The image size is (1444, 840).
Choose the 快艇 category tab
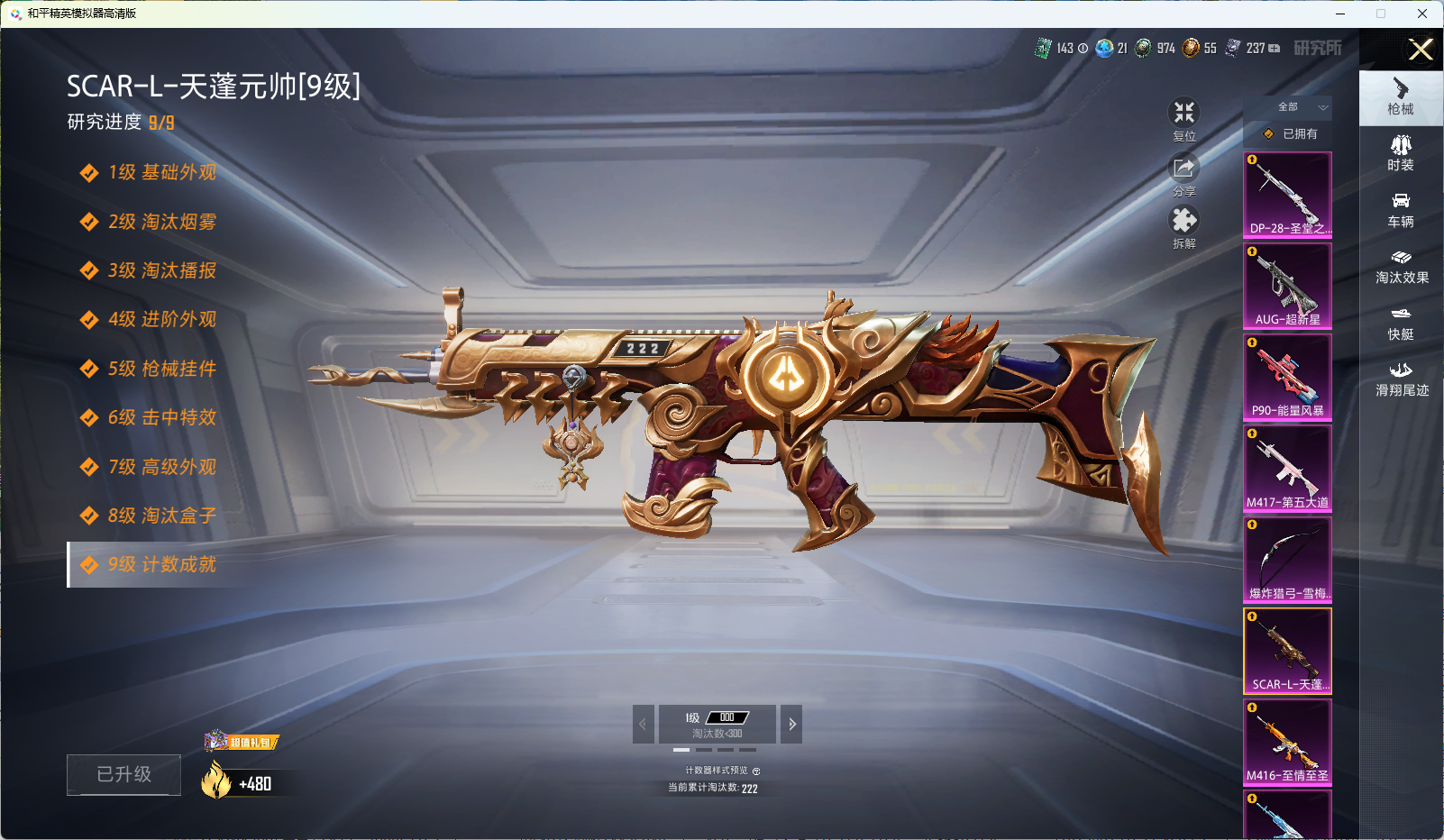pos(1401,323)
